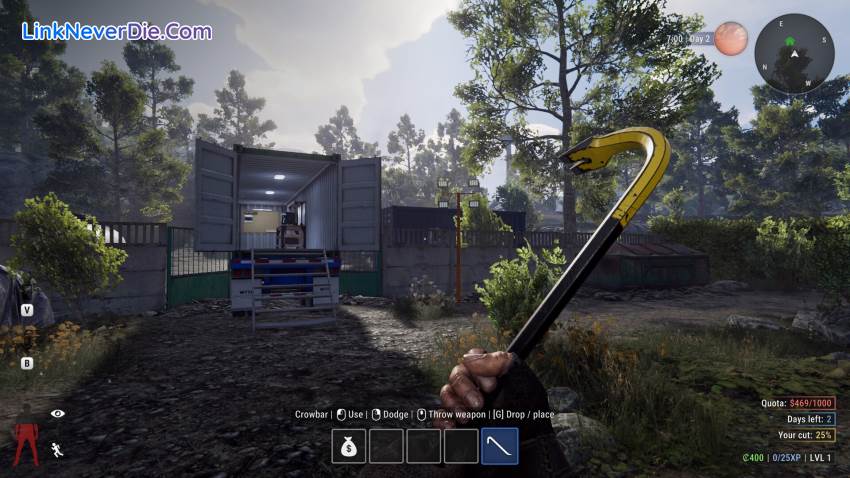
Task: Select the money bag hotbar slot
Action: [x=349, y=446]
